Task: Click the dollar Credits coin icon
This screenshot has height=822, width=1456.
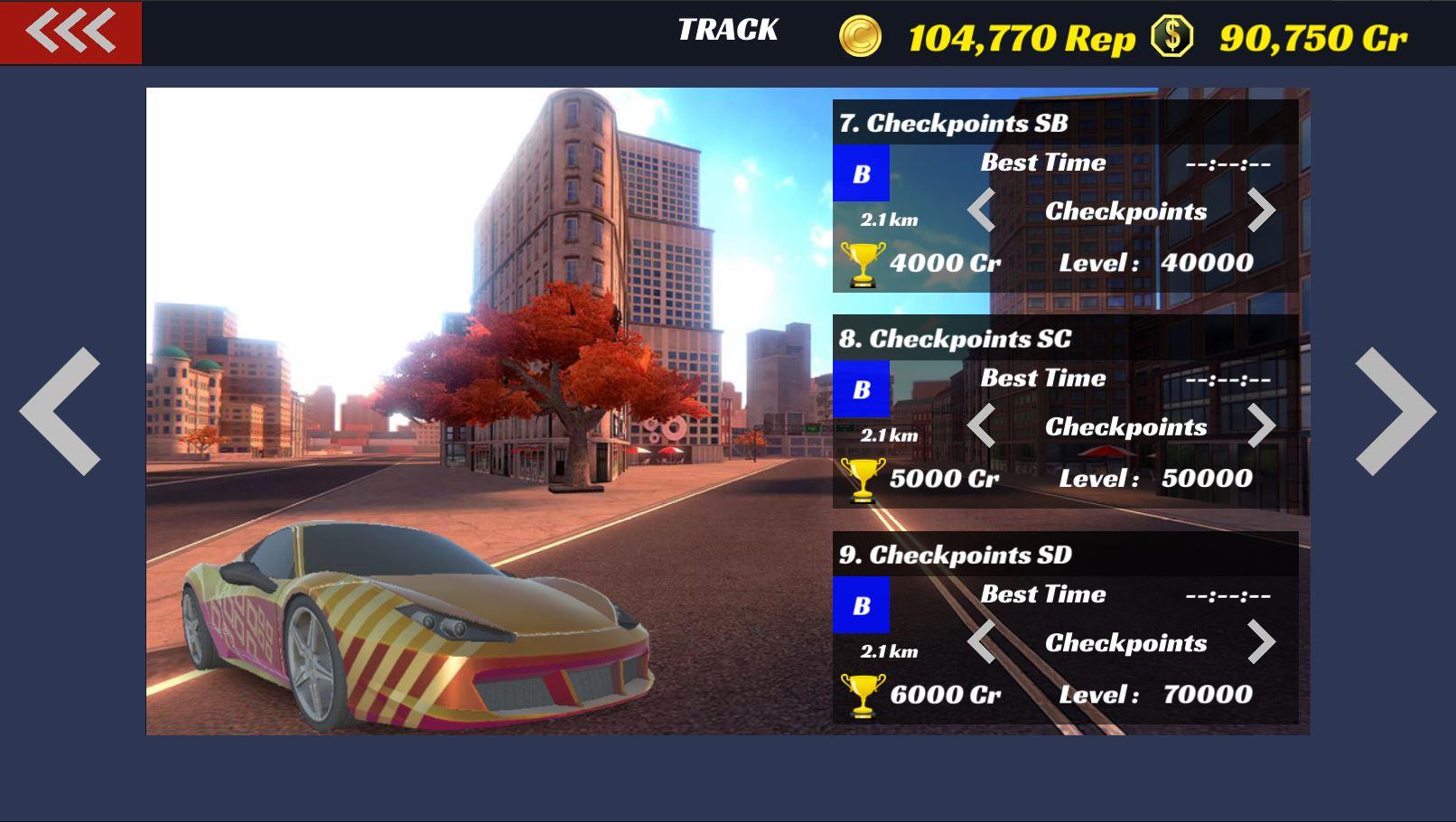Action: pyautogui.click(x=1172, y=37)
